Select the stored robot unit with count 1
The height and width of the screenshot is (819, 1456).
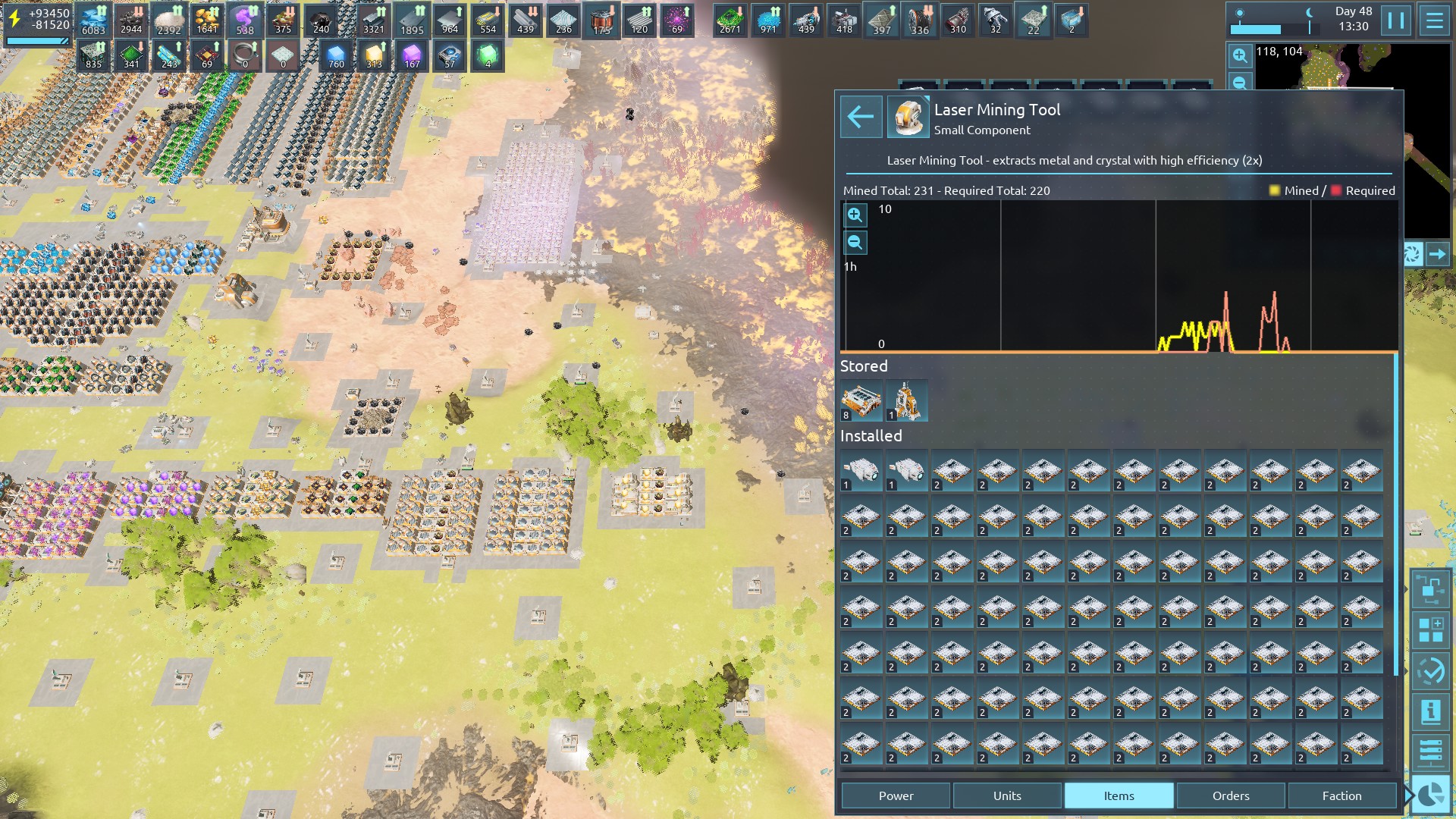tap(907, 401)
